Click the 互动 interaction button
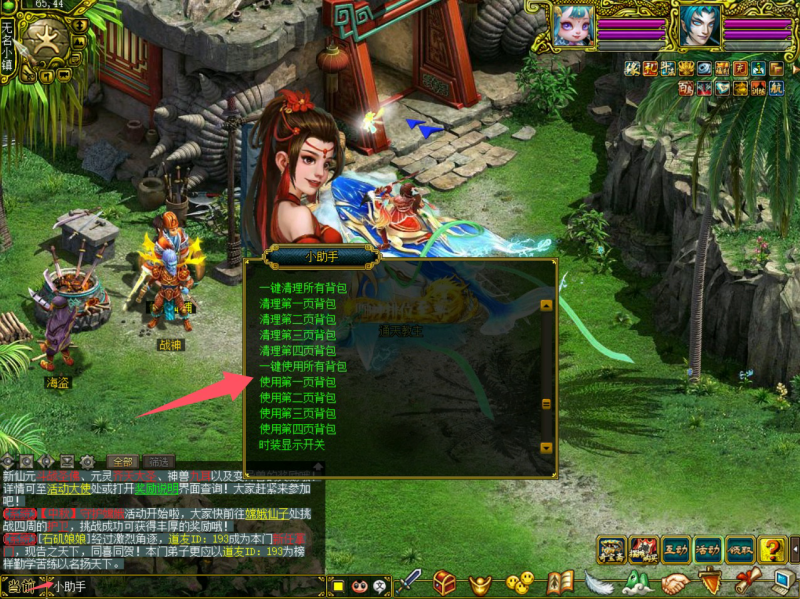 [x=675, y=549]
